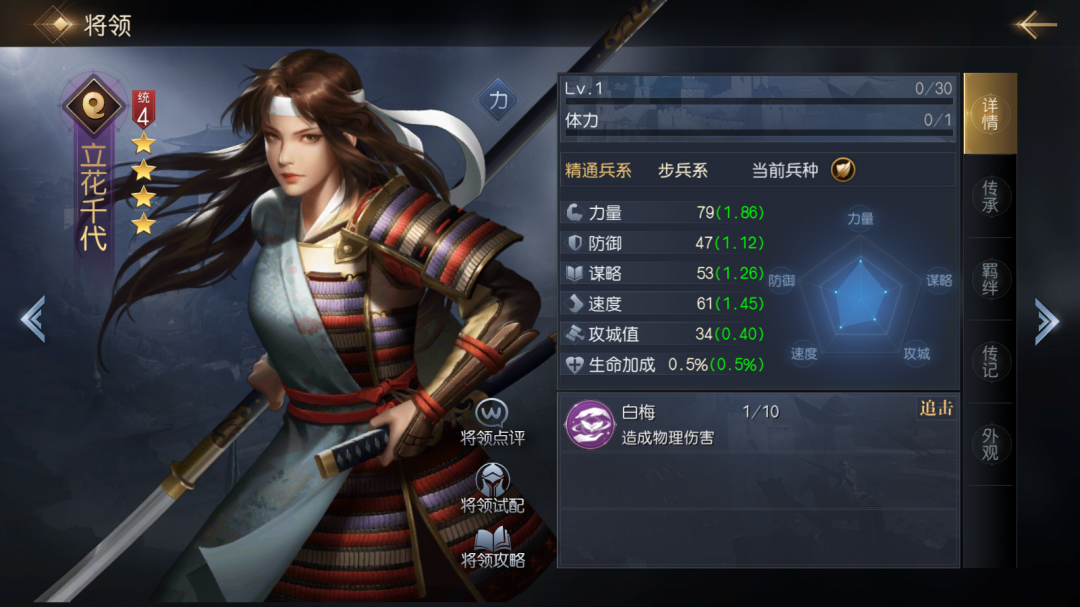1080x607 pixels.
Task: Go back with the golden arrow
Action: [x=1036, y=24]
